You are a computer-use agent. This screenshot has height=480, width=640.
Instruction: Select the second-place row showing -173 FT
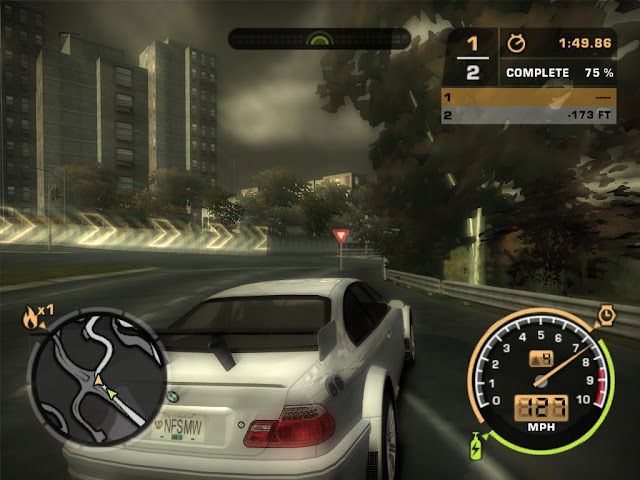pyautogui.click(x=527, y=117)
